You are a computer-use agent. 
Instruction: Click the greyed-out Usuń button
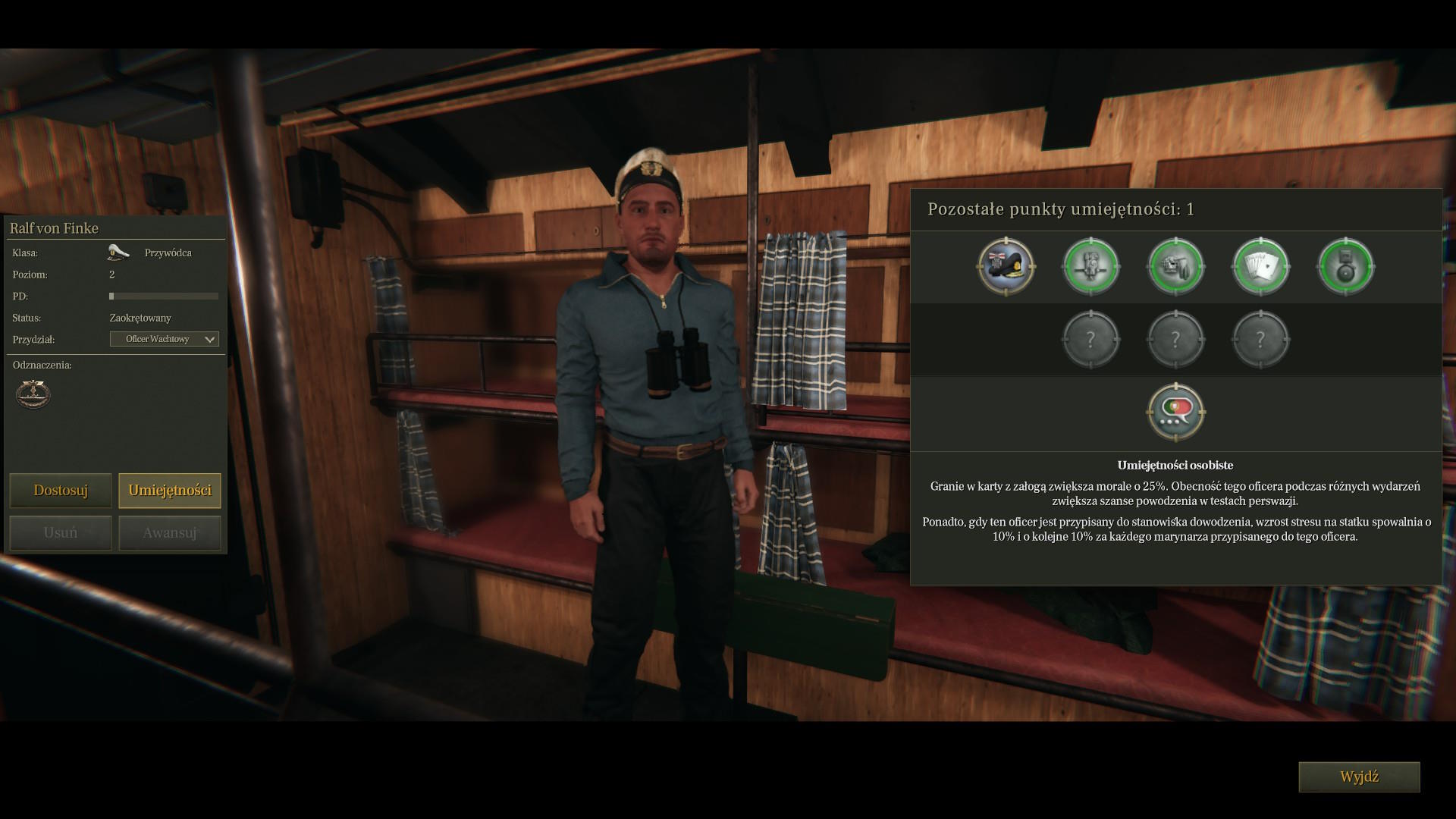(61, 533)
